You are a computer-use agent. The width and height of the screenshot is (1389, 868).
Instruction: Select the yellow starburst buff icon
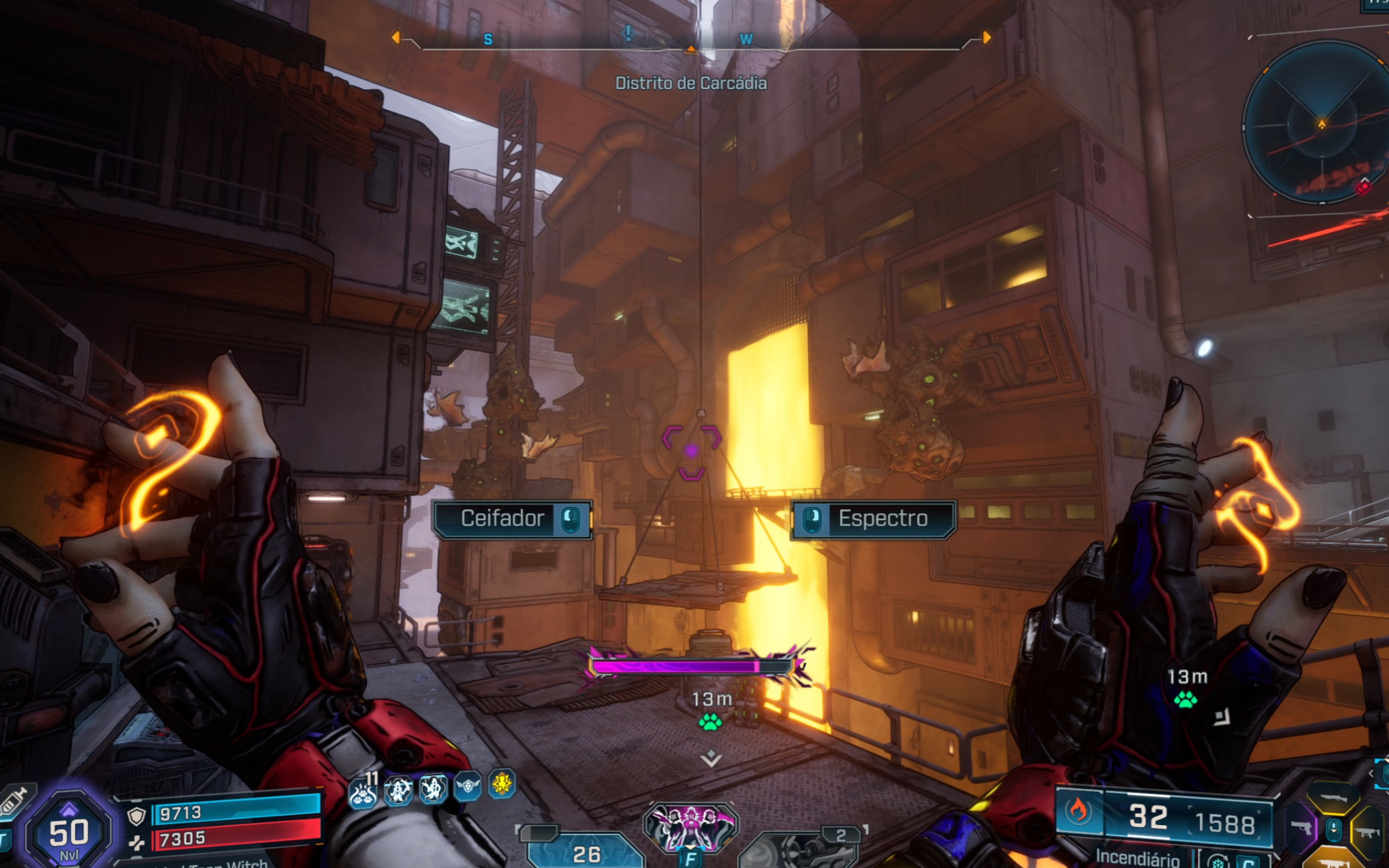click(x=502, y=784)
